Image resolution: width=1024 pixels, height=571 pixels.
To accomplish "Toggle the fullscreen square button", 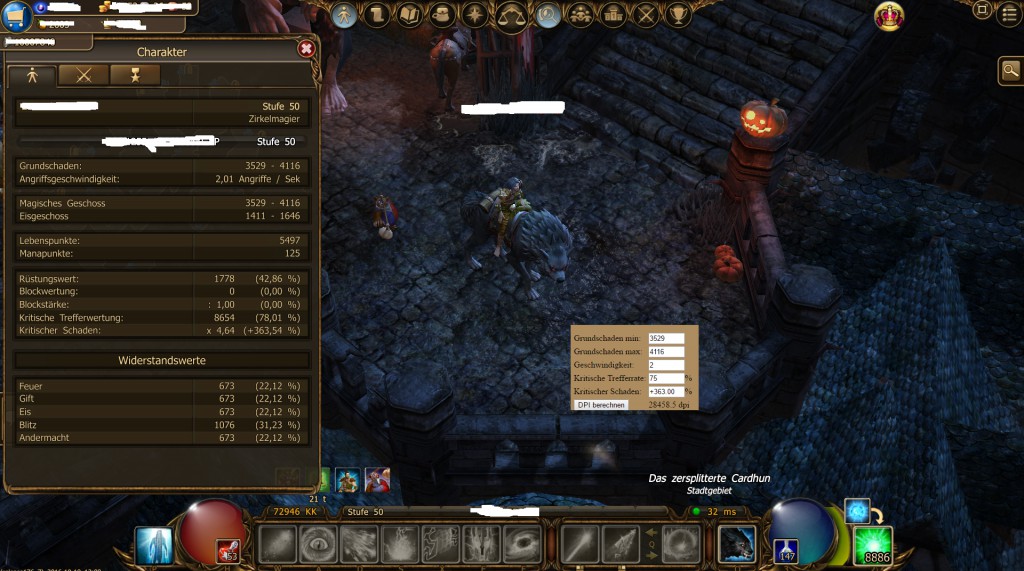I will click(982, 11).
